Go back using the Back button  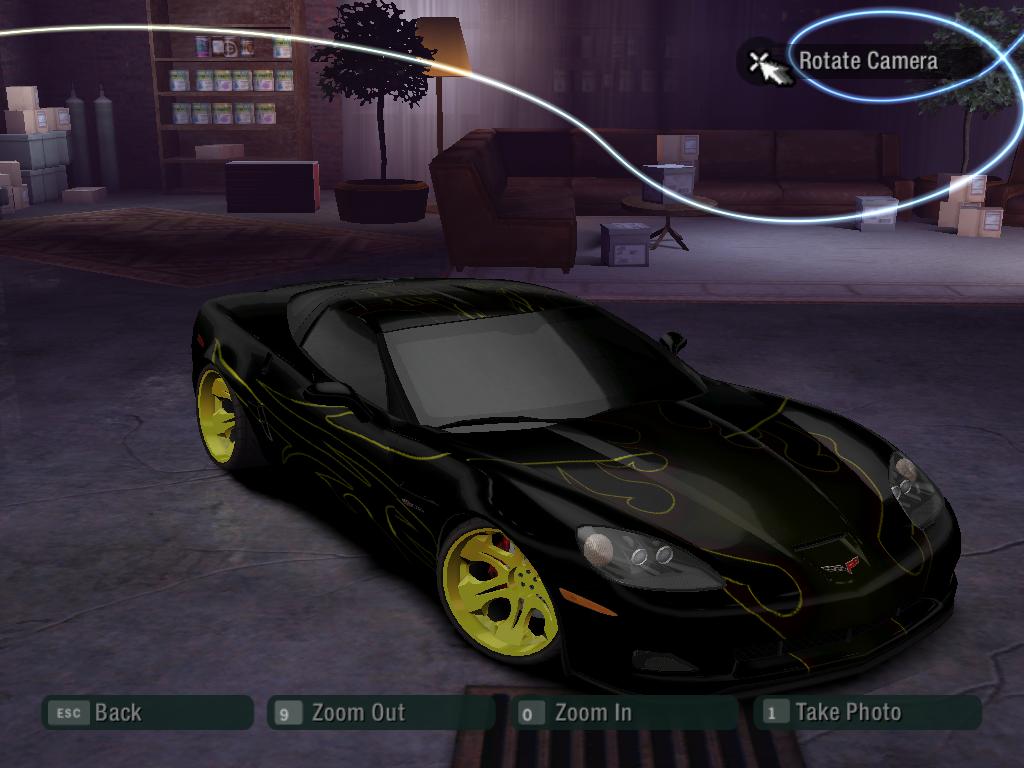tap(146, 713)
